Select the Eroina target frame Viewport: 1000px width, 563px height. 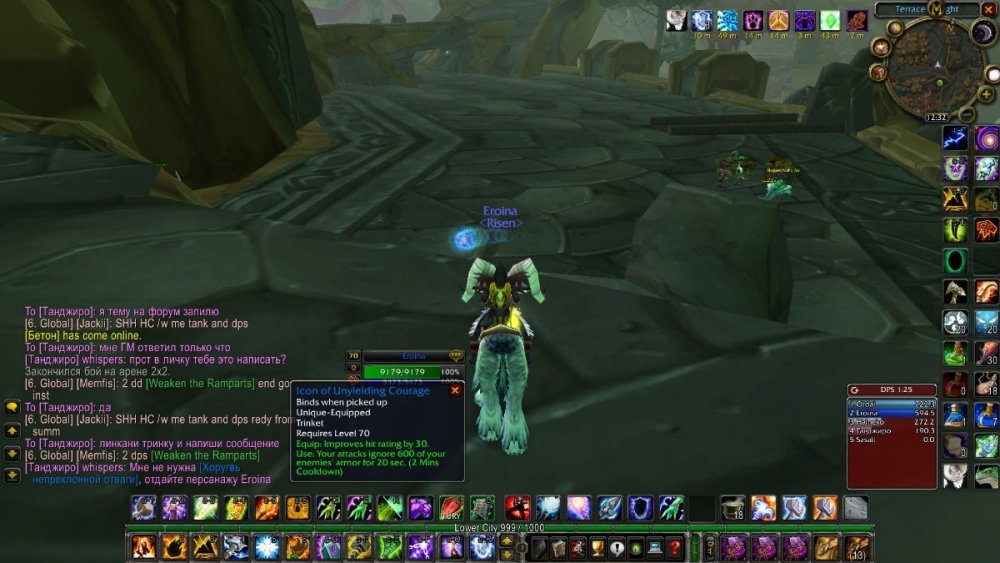point(410,356)
